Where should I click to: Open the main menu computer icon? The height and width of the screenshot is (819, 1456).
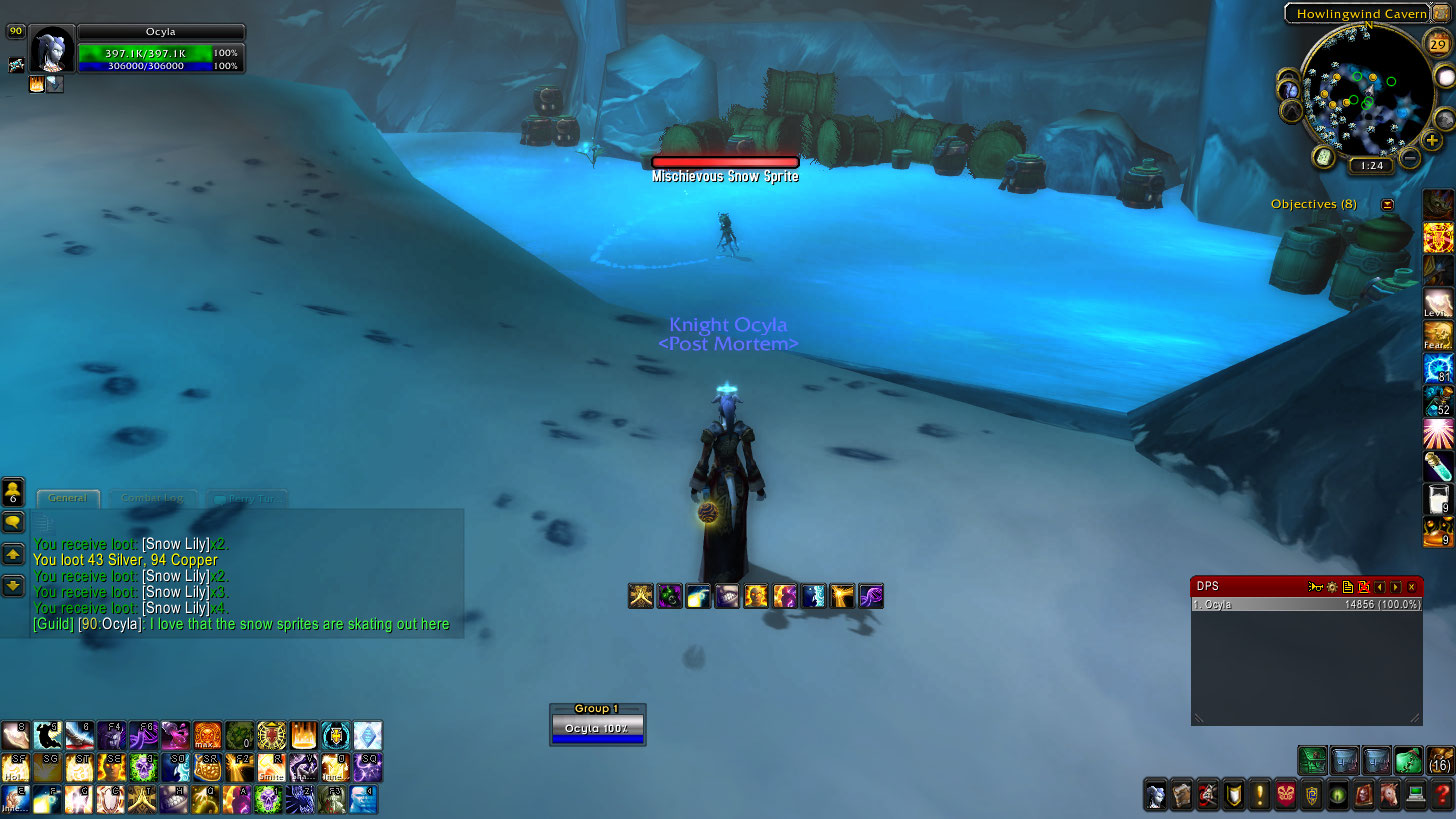click(1415, 796)
